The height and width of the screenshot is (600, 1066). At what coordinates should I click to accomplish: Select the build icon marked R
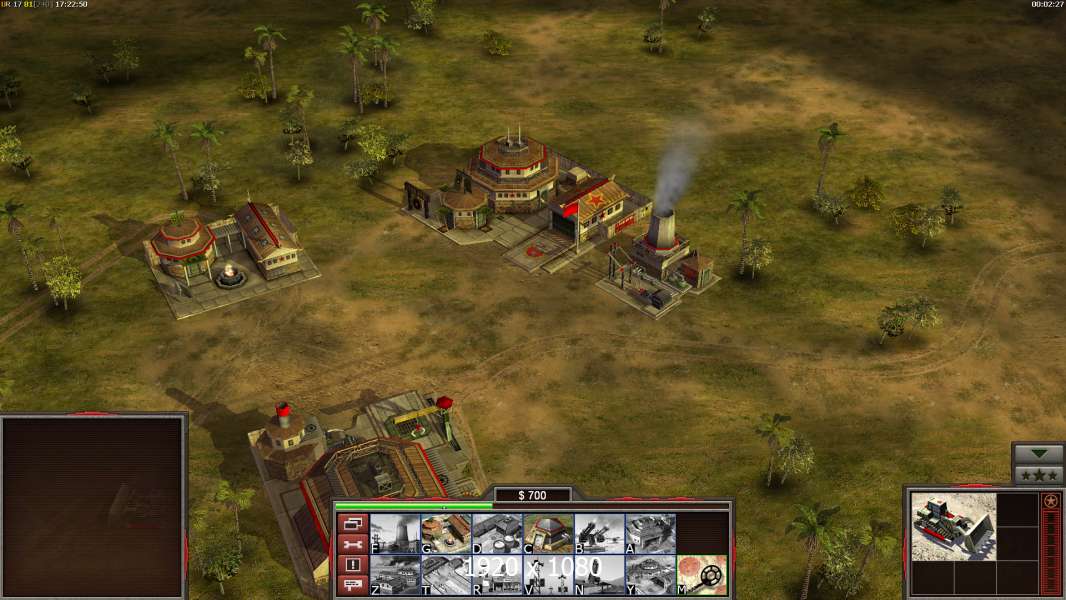[x=497, y=575]
